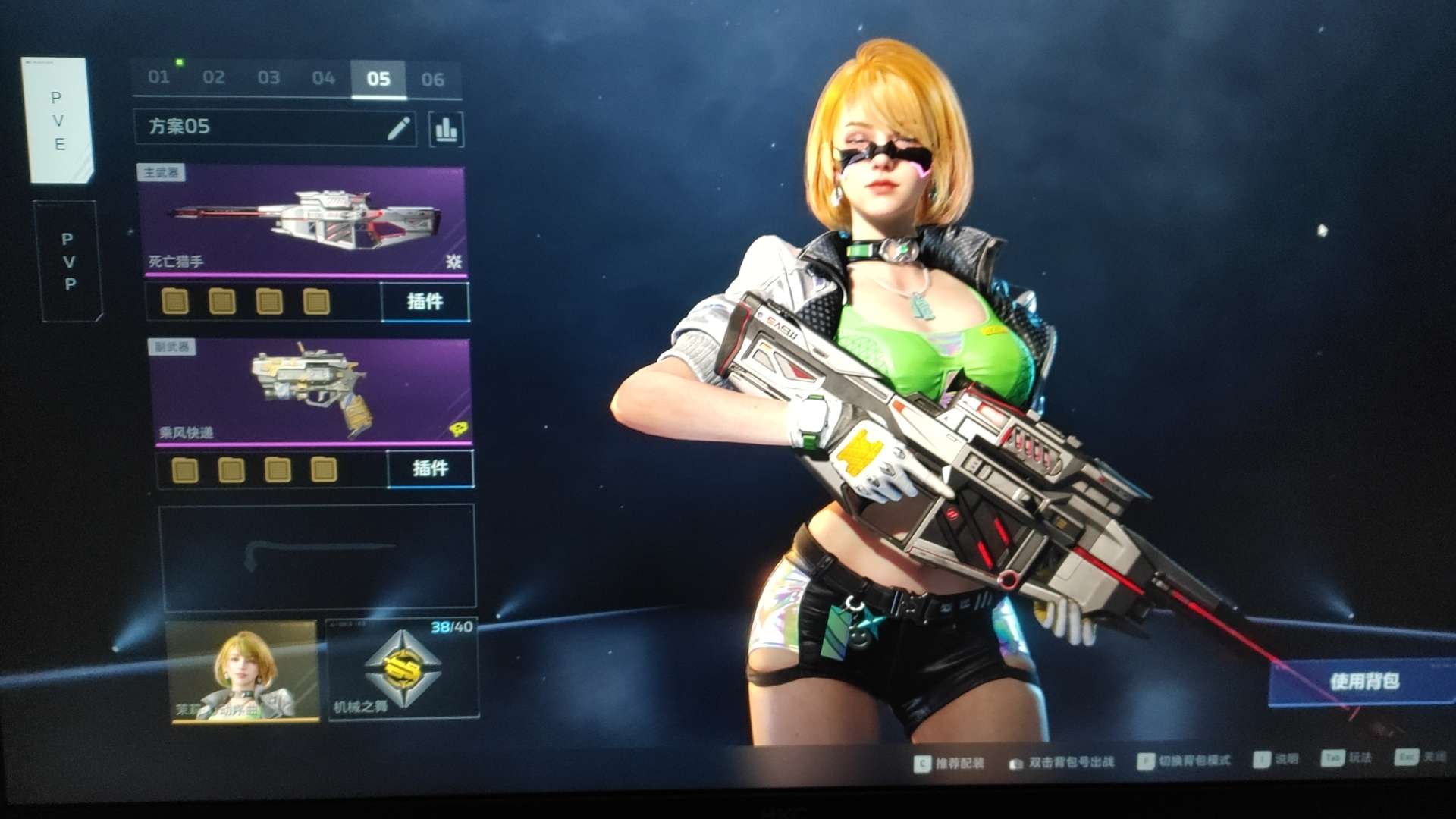The width and height of the screenshot is (1456, 819).
Task: Switch to the PVP mode tab
Action: tap(69, 262)
